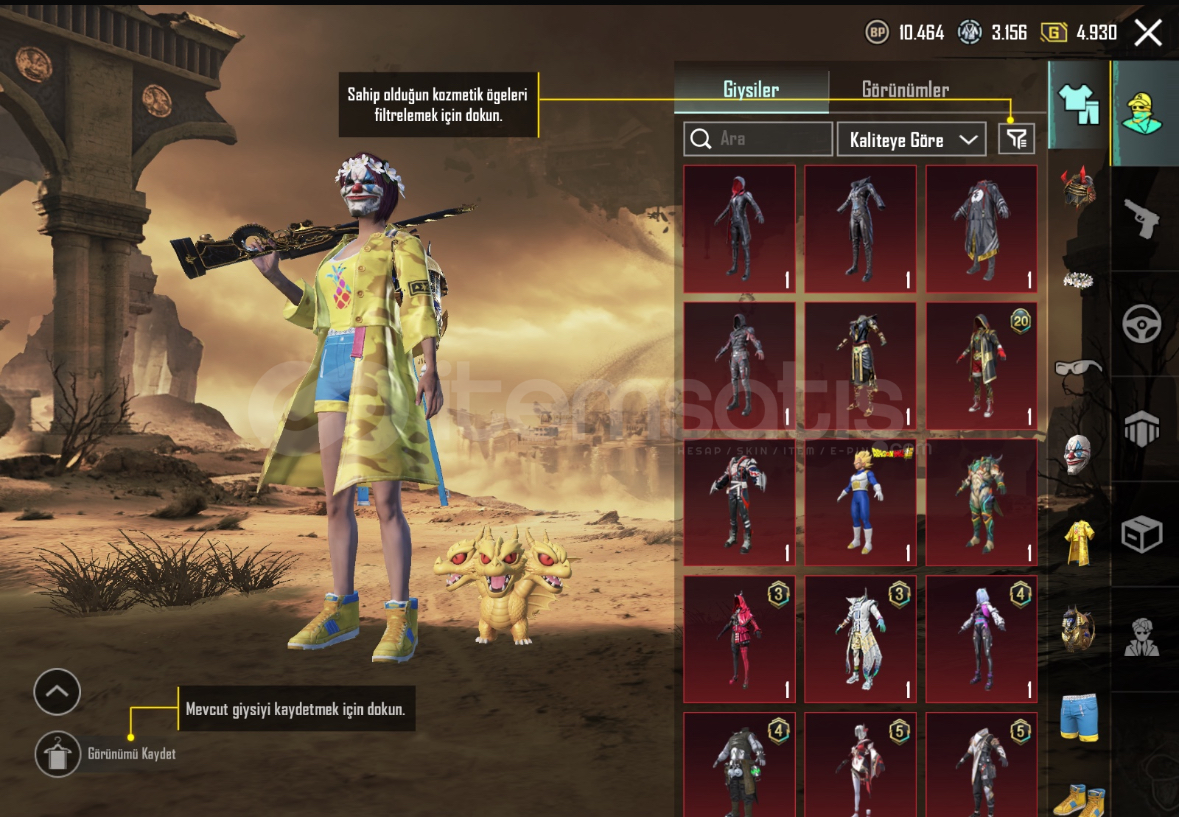This screenshot has width=1179, height=817.
Task: Open the Kaliteye Göre sort dropdown
Action: click(911, 140)
